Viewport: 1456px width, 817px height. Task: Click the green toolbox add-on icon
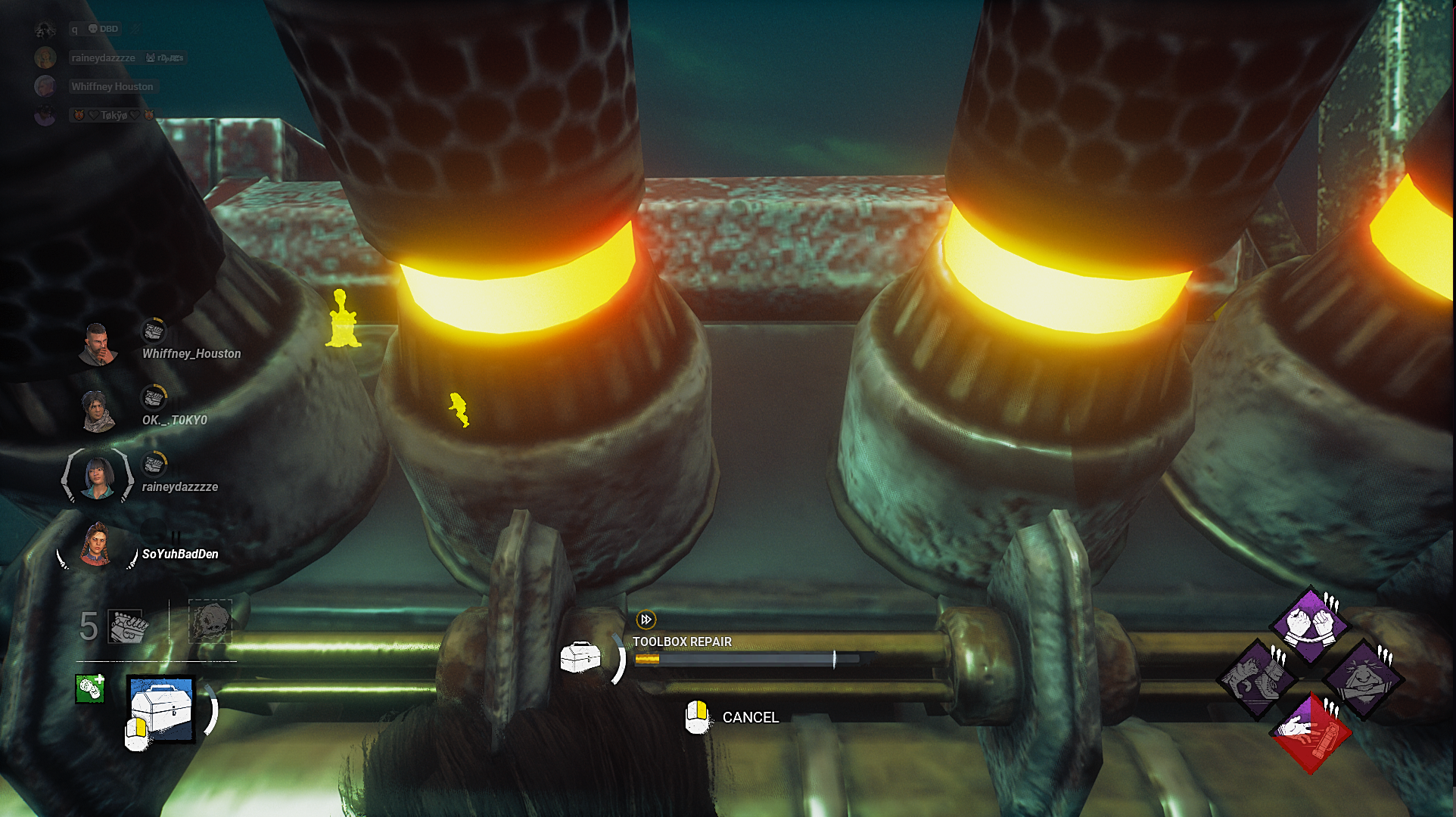click(x=89, y=688)
